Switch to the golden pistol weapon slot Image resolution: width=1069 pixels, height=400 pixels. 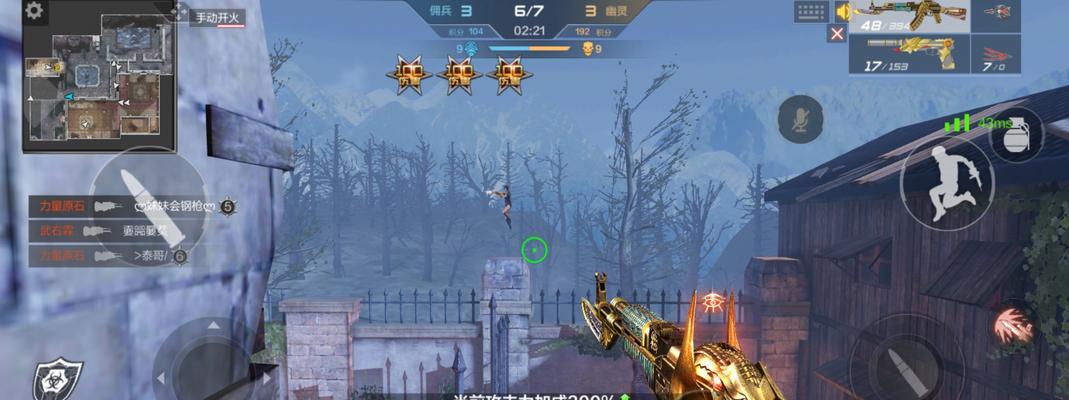909,54
